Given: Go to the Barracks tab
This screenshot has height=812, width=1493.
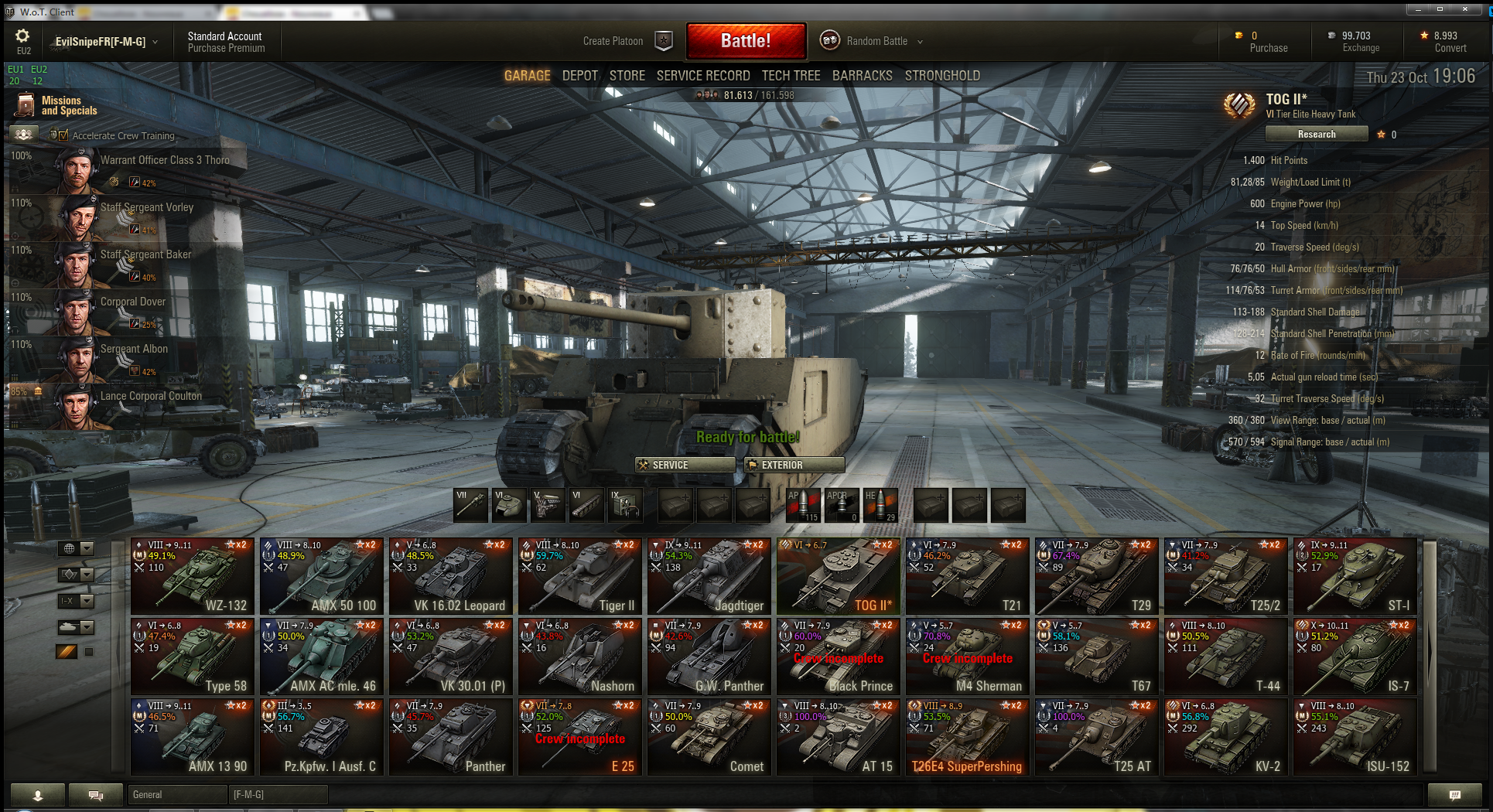Looking at the screenshot, I should pos(862,76).
